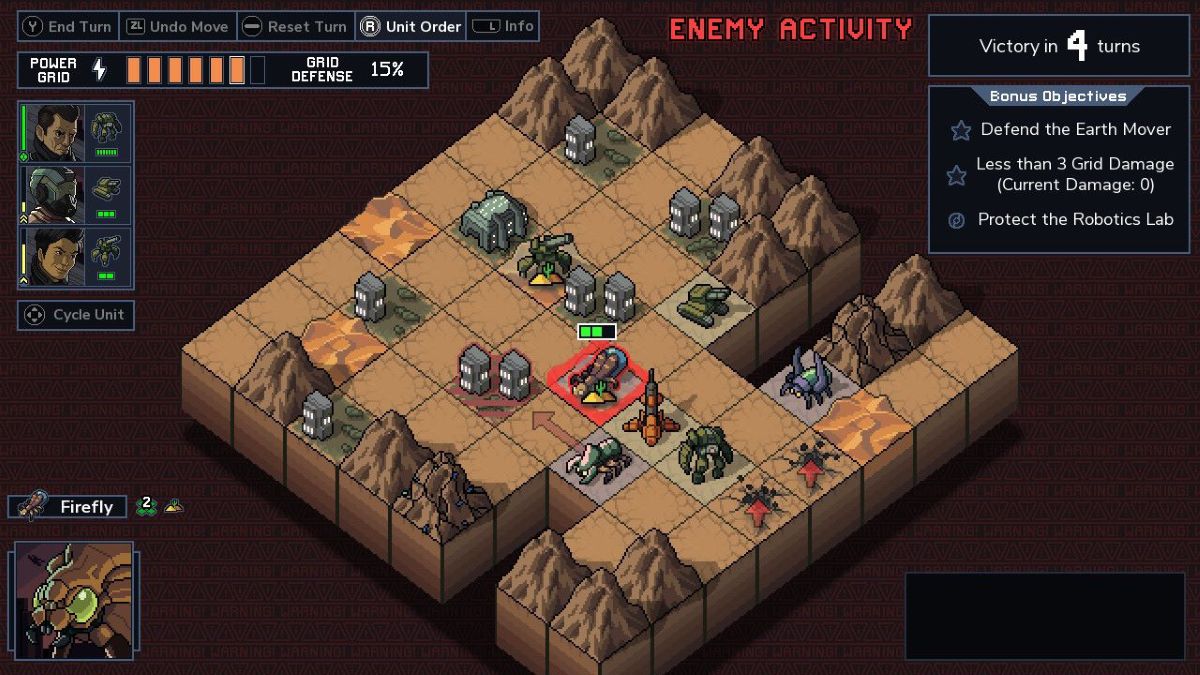Select the helmeted pilot portrait
The height and width of the screenshot is (675, 1200).
(54, 194)
